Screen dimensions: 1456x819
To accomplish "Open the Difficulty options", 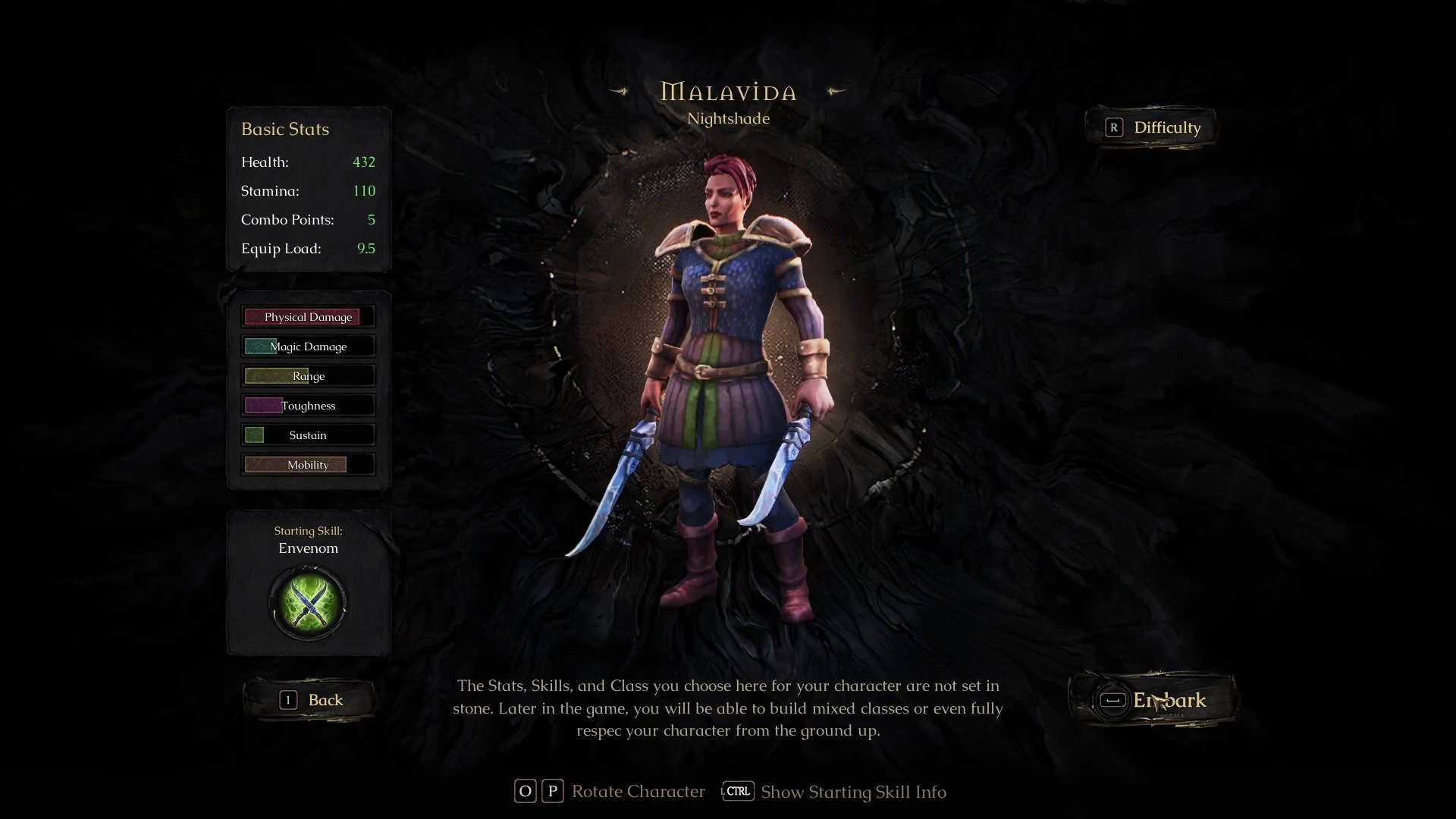I will point(1152,127).
